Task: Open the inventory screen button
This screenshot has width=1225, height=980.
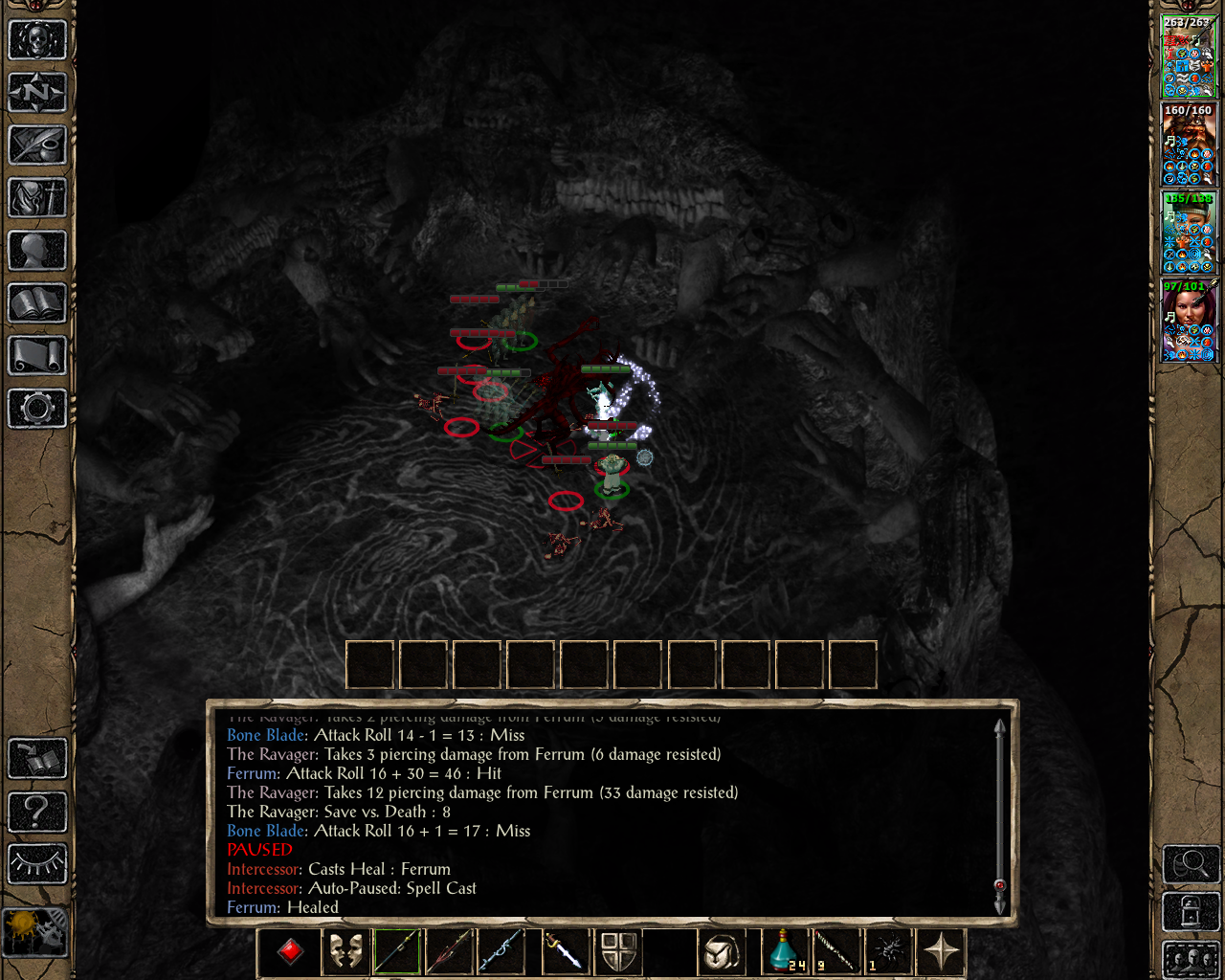Action: click(37, 198)
